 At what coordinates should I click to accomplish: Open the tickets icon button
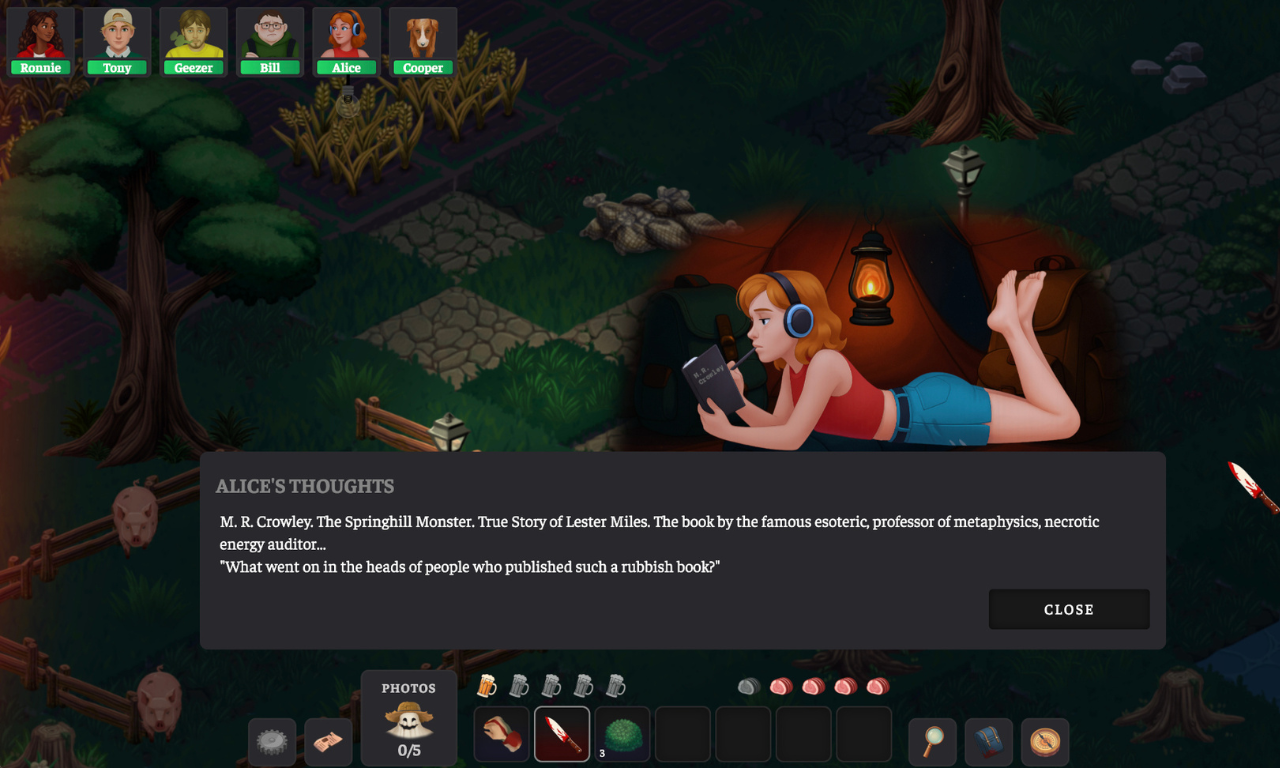(x=328, y=742)
